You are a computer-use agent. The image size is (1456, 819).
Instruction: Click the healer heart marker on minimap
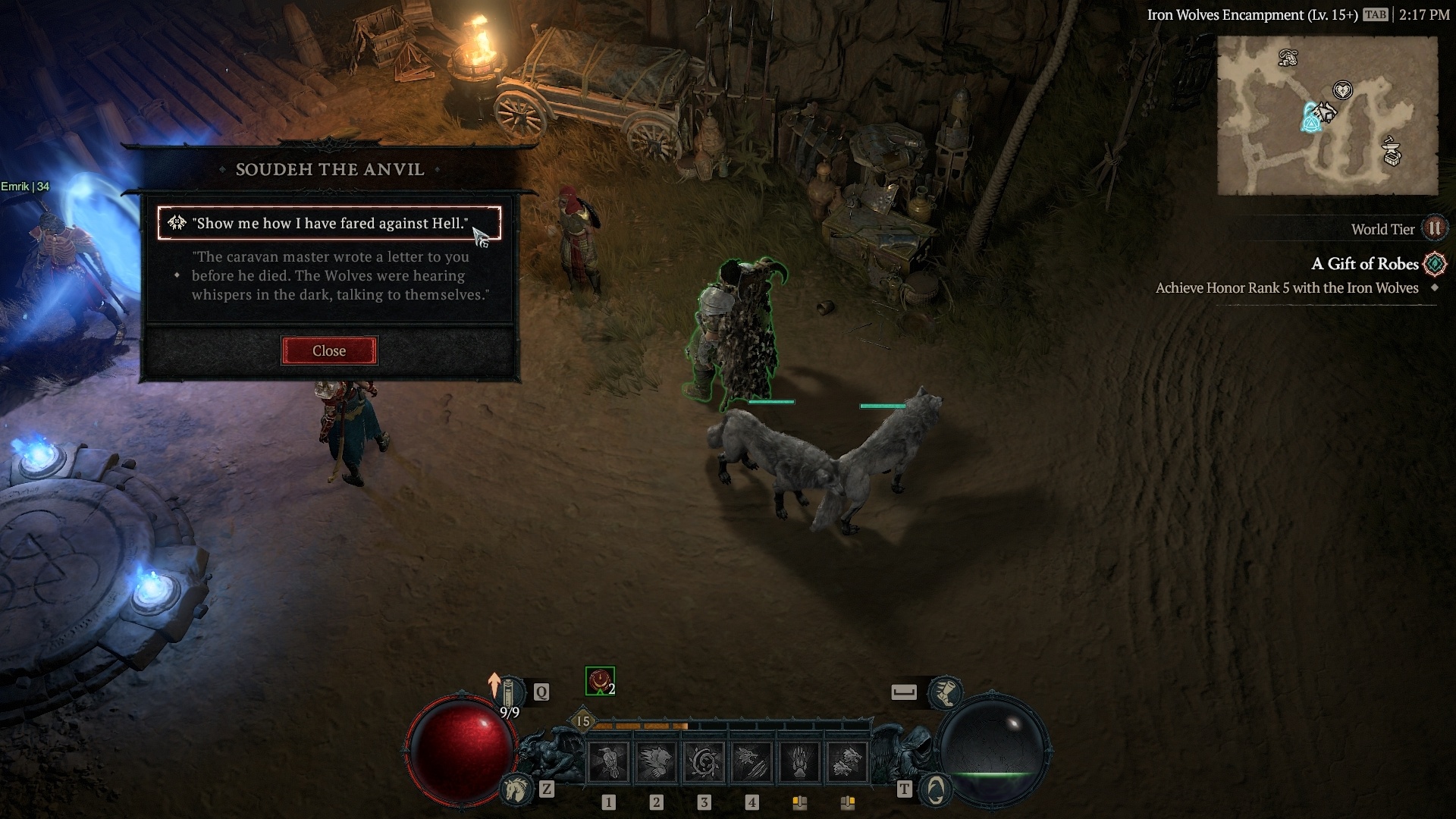pos(1343,91)
